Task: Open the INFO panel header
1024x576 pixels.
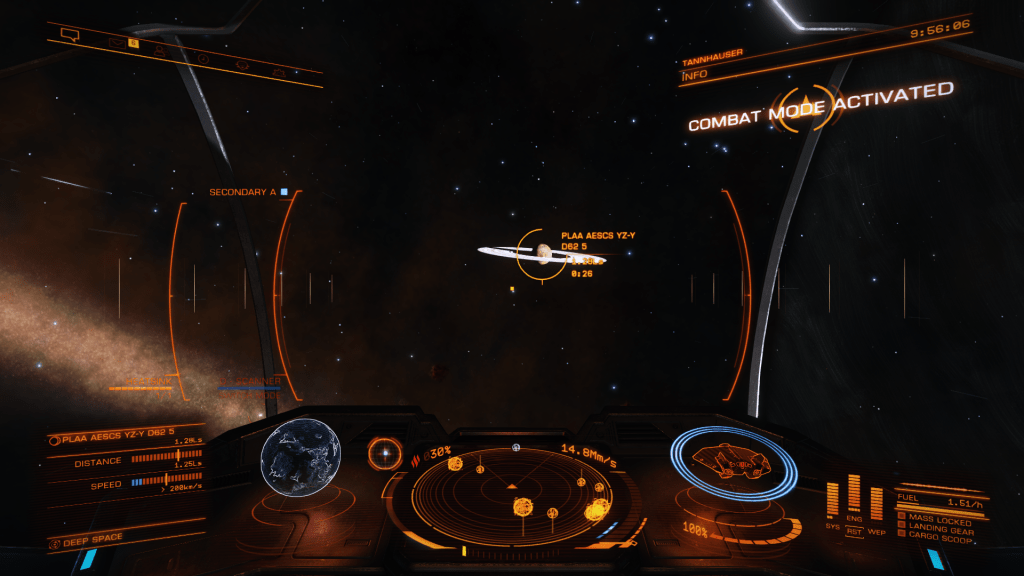Action: (694, 74)
